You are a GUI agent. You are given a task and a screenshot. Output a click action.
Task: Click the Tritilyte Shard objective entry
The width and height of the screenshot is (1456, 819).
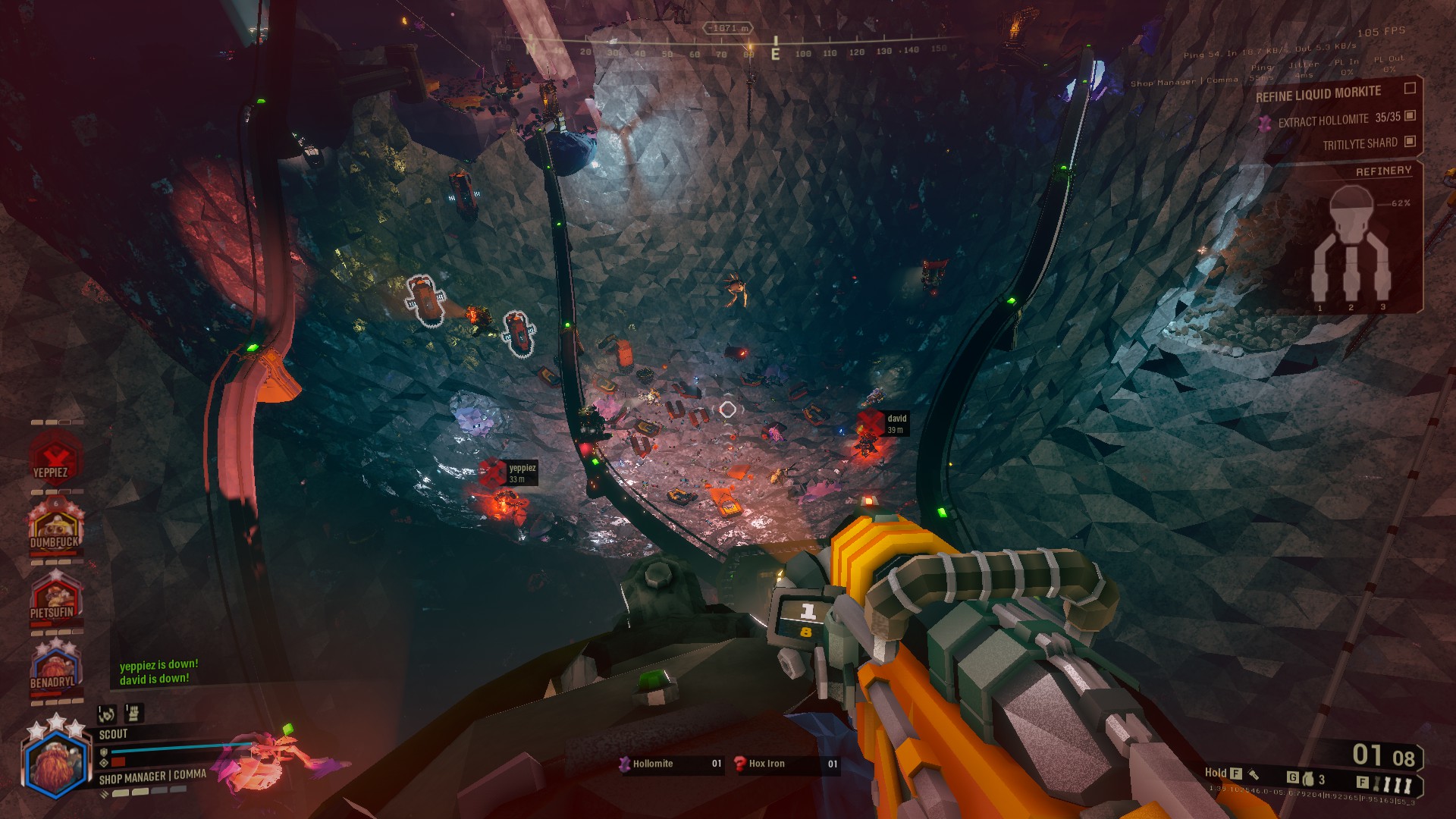1360,144
